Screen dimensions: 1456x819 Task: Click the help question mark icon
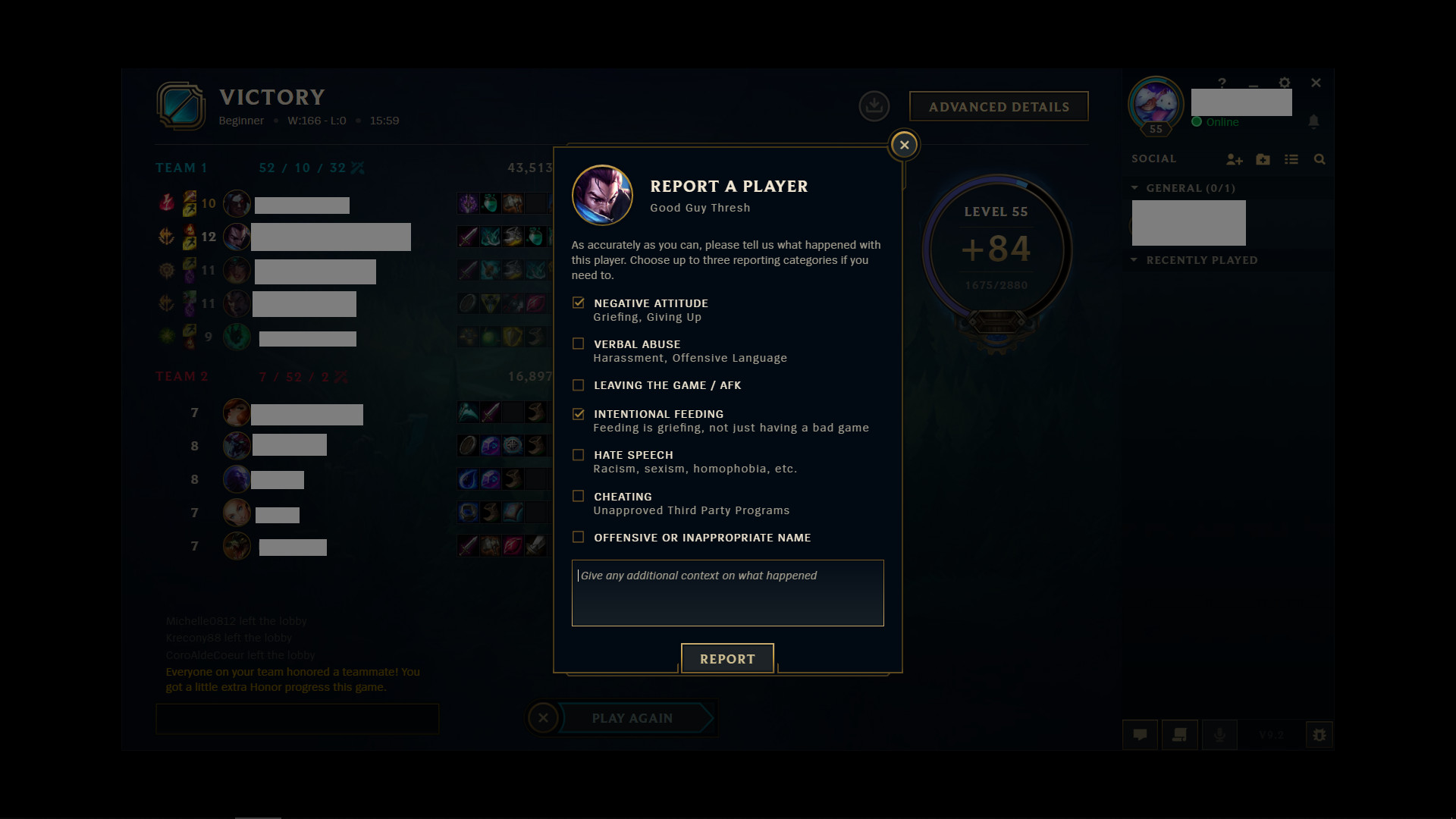[x=1223, y=83]
